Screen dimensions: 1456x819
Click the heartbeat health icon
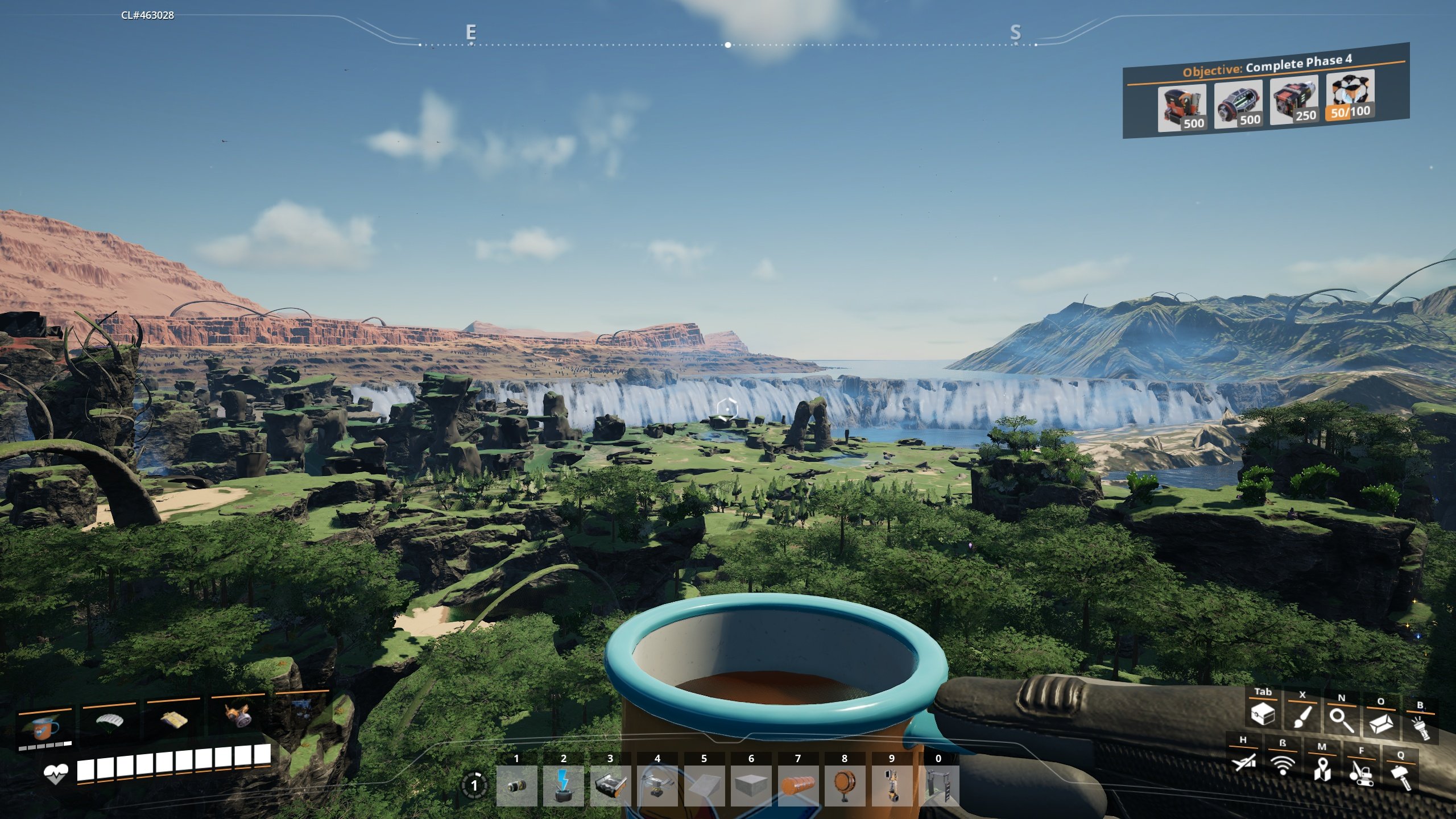57,773
